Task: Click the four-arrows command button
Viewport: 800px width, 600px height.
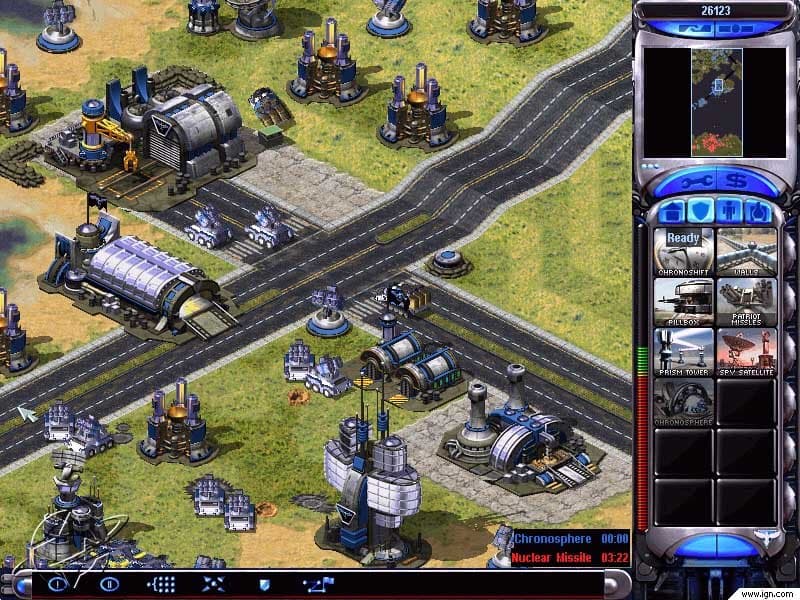Action: point(213,584)
